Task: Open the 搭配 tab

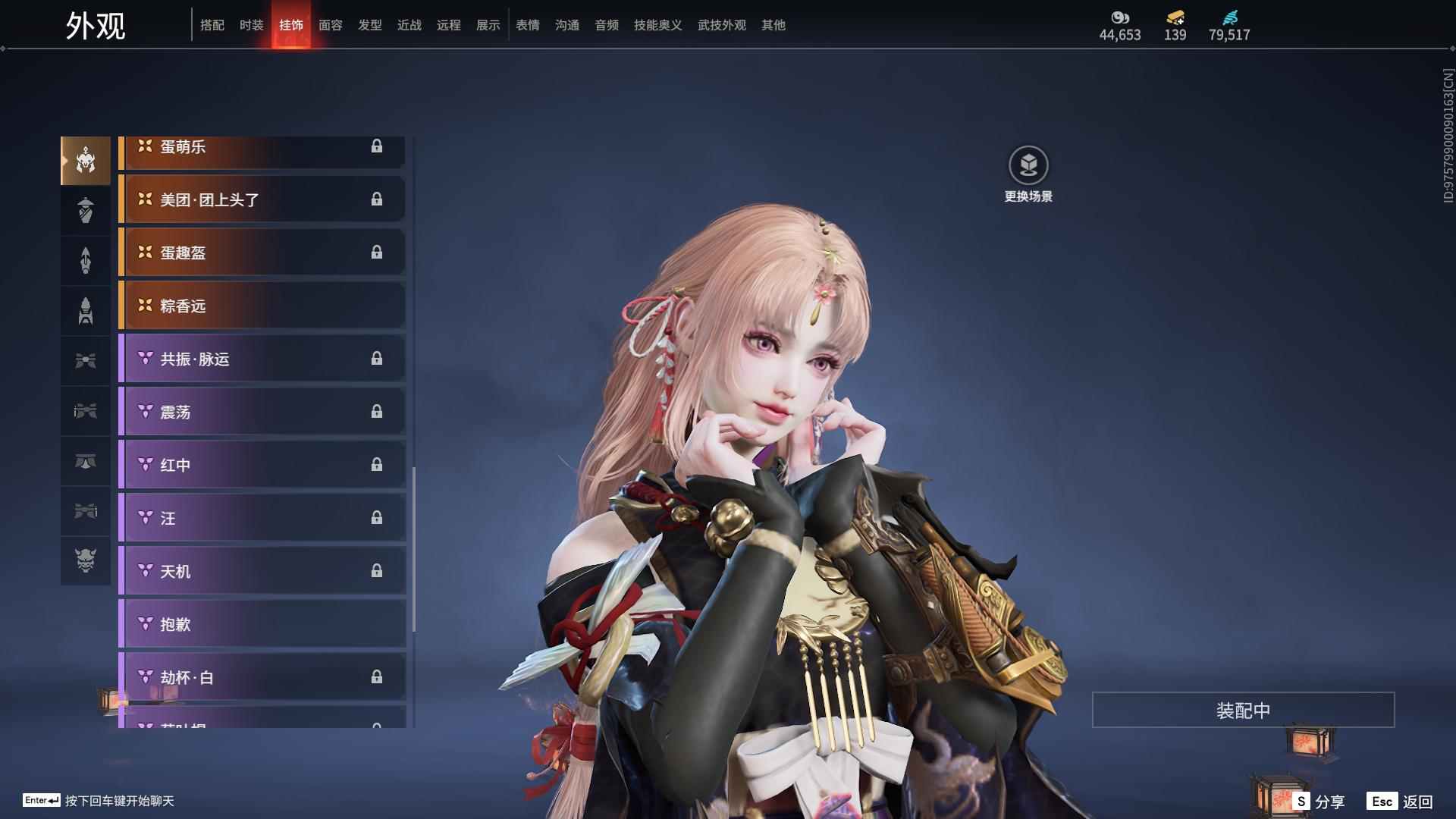Action: pyautogui.click(x=212, y=25)
